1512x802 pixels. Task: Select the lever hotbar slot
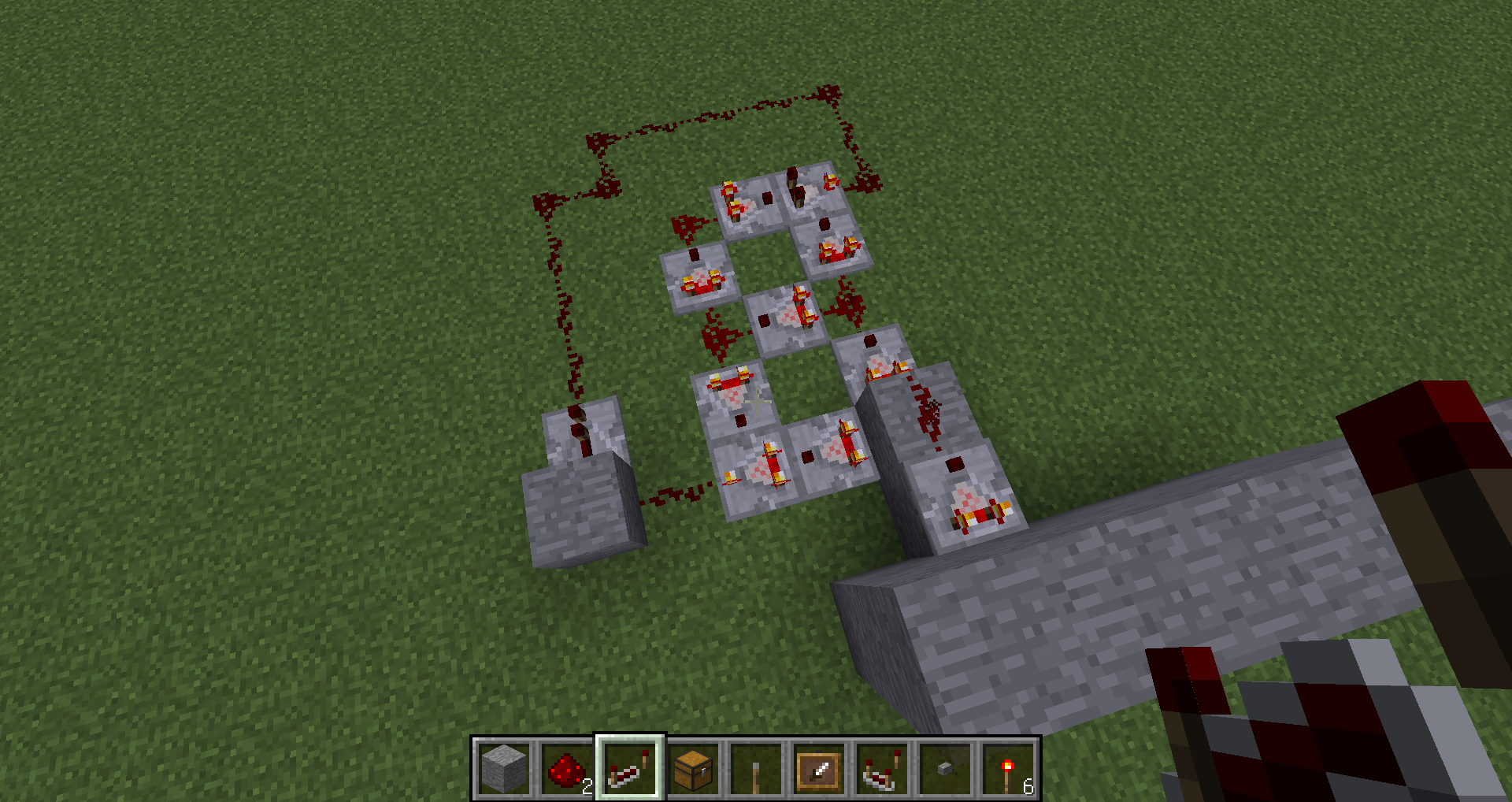[756, 768]
